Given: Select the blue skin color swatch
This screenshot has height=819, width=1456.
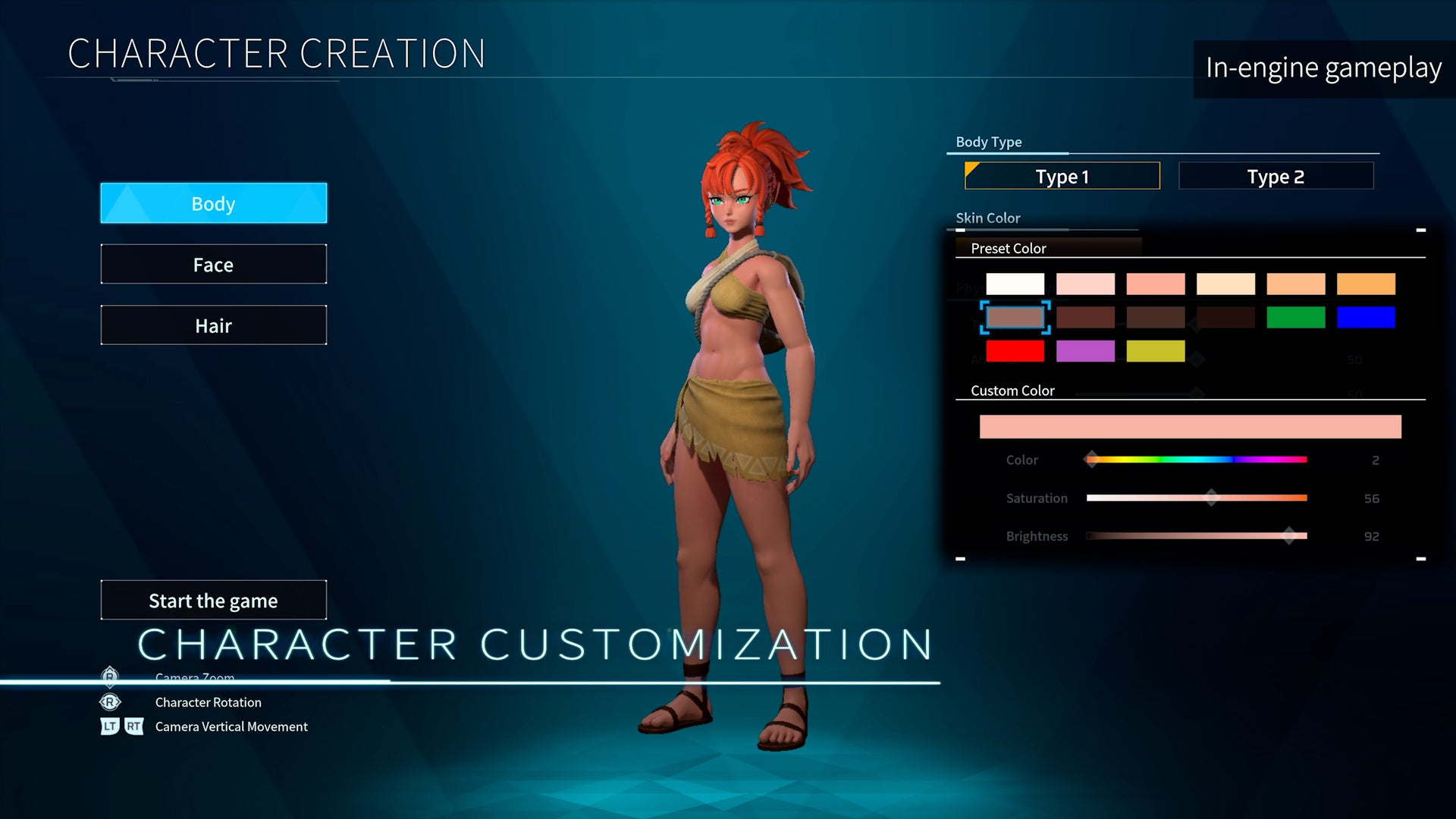Looking at the screenshot, I should (x=1366, y=318).
